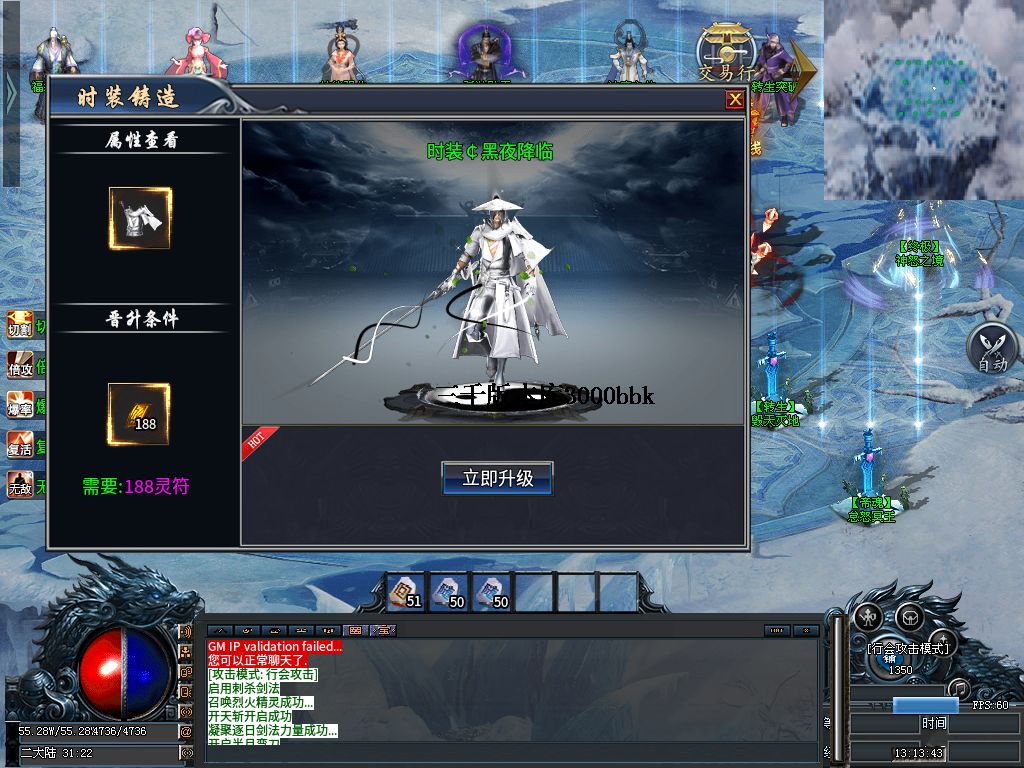
Task: Toggle the music note sound button
Action: coord(959,688)
